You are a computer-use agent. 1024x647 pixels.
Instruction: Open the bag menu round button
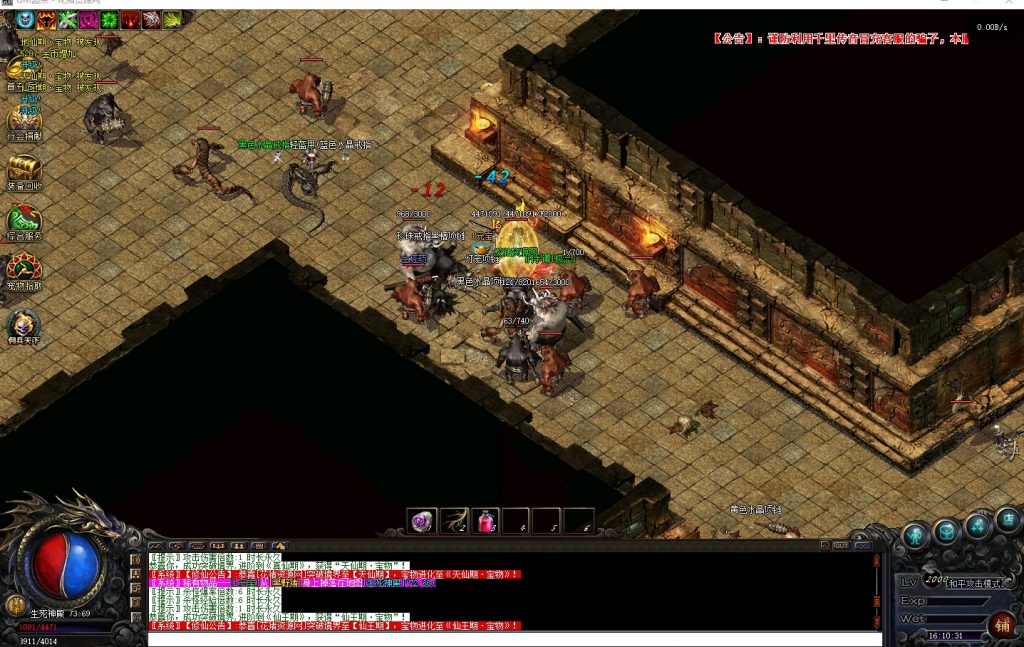(946, 531)
